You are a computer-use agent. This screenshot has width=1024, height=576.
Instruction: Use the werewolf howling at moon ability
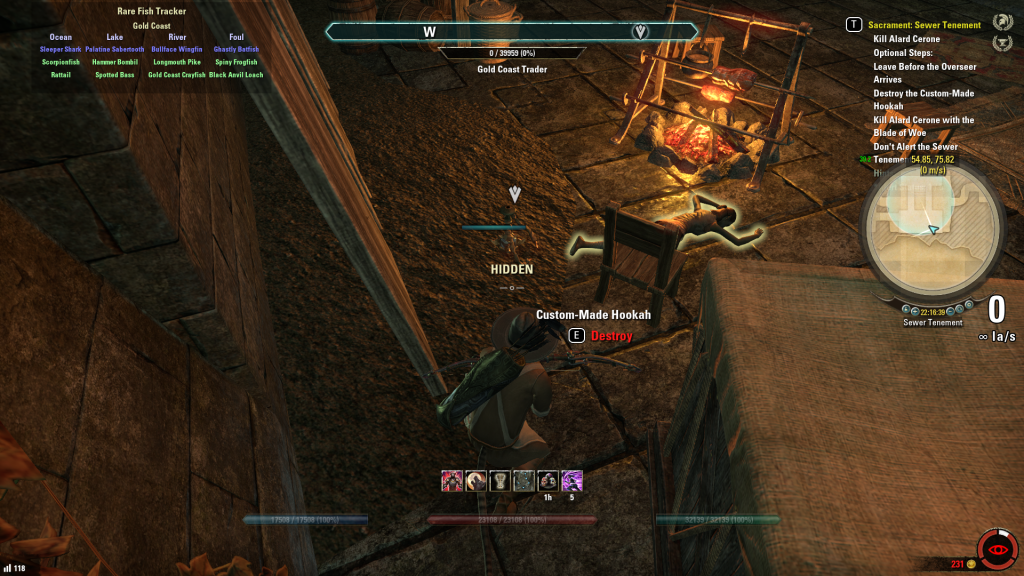point(475,481)
